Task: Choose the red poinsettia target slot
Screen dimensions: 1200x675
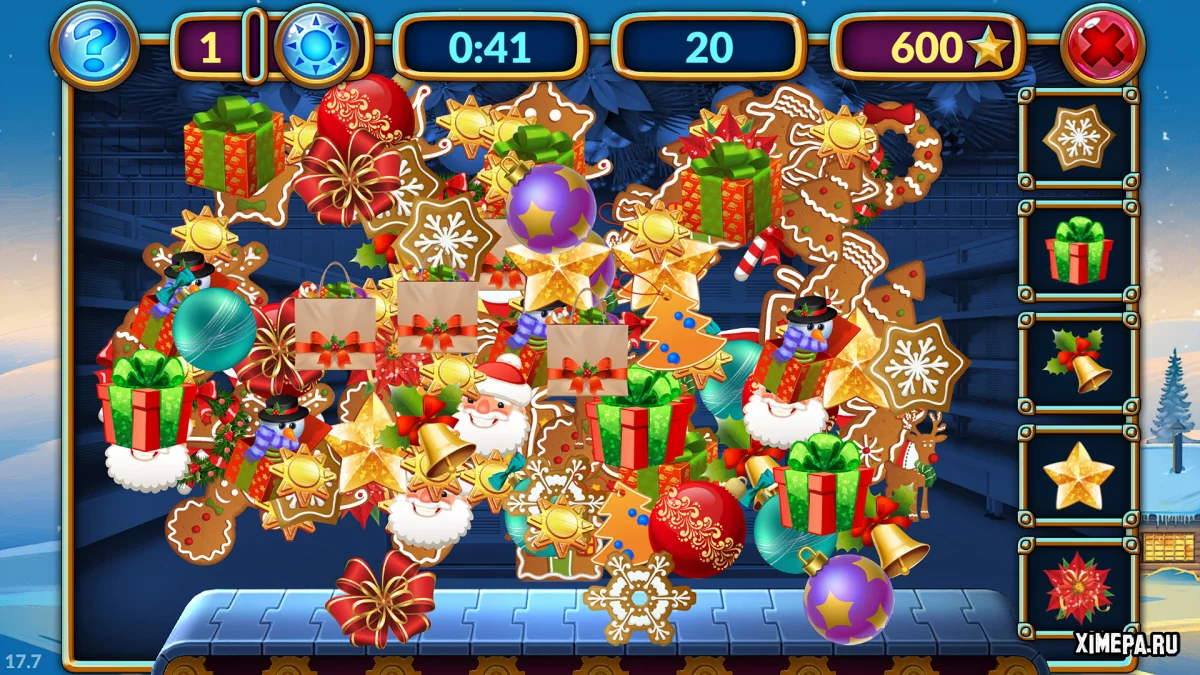Action: tap(1078, 588)
